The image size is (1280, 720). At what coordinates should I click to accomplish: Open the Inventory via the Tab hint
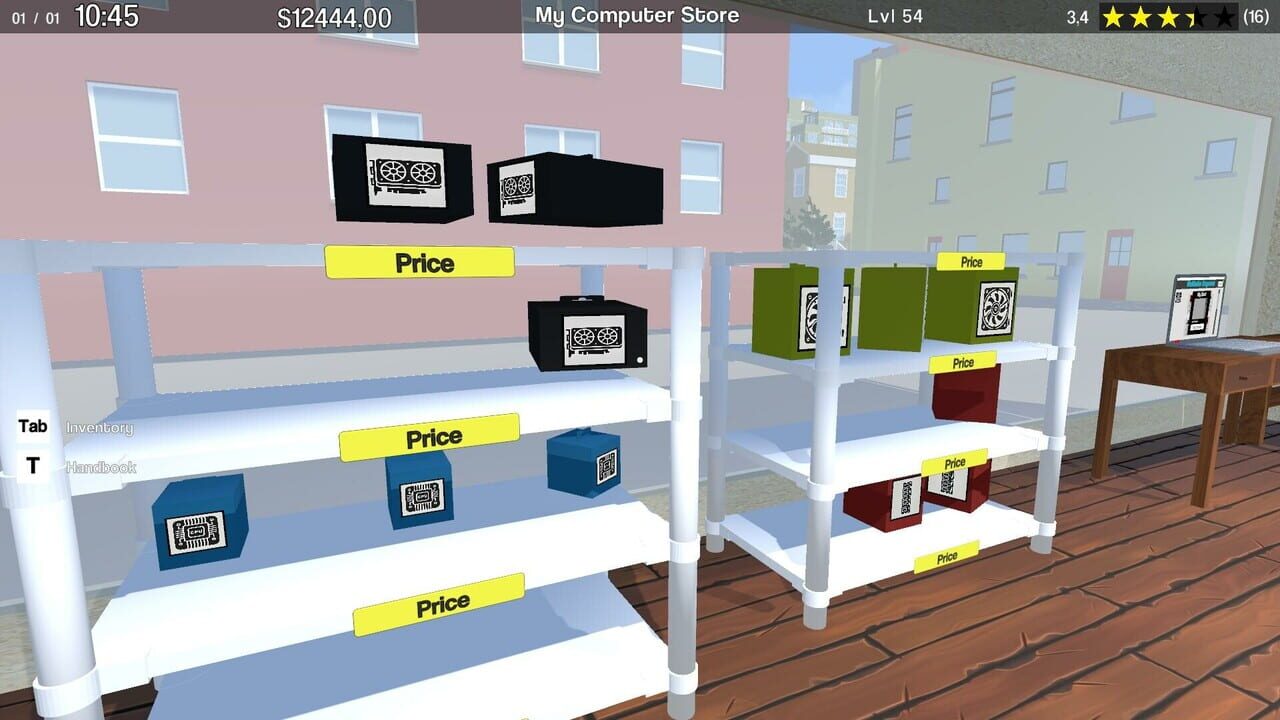(33, 425)
